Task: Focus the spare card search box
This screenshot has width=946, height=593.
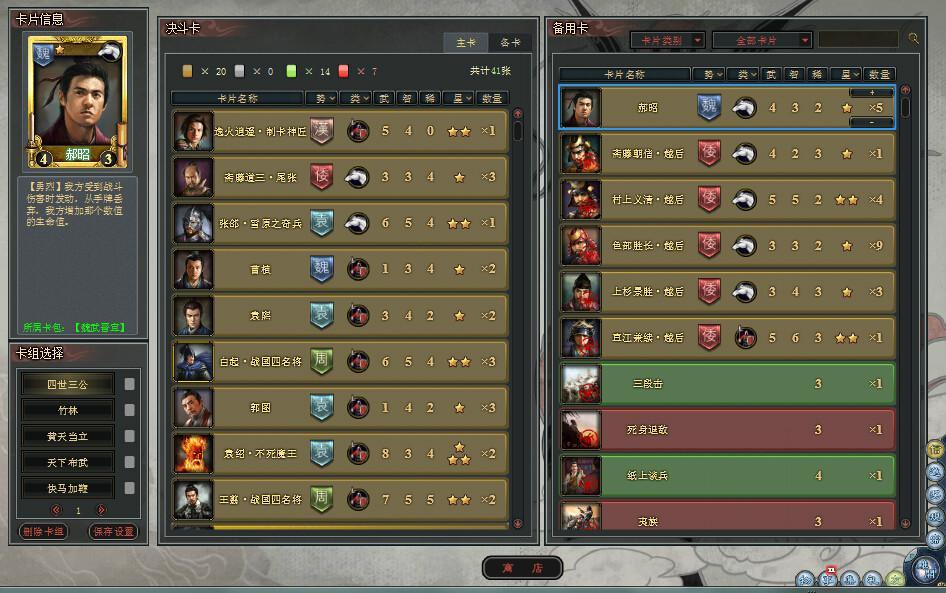Action: pyautogui.click(x=857, y=40)
